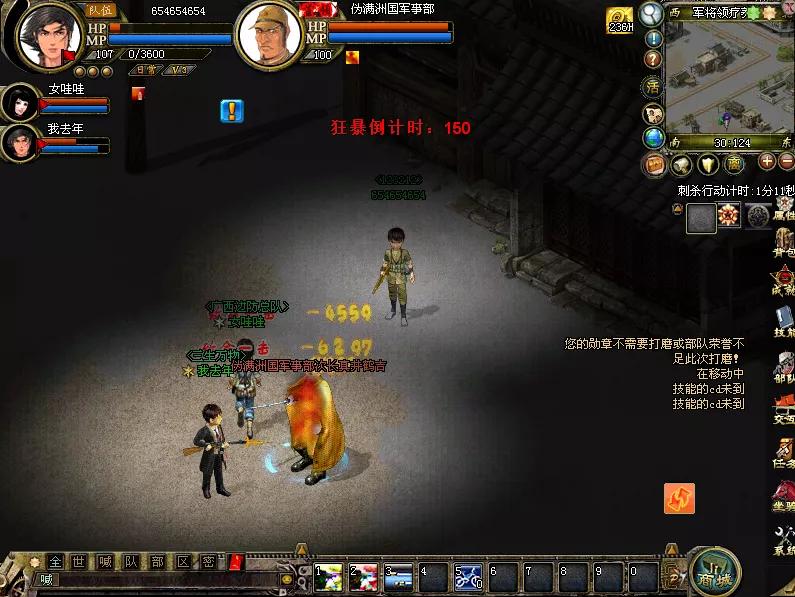Open the question mark help icon
795x597 pixels.
652,59
